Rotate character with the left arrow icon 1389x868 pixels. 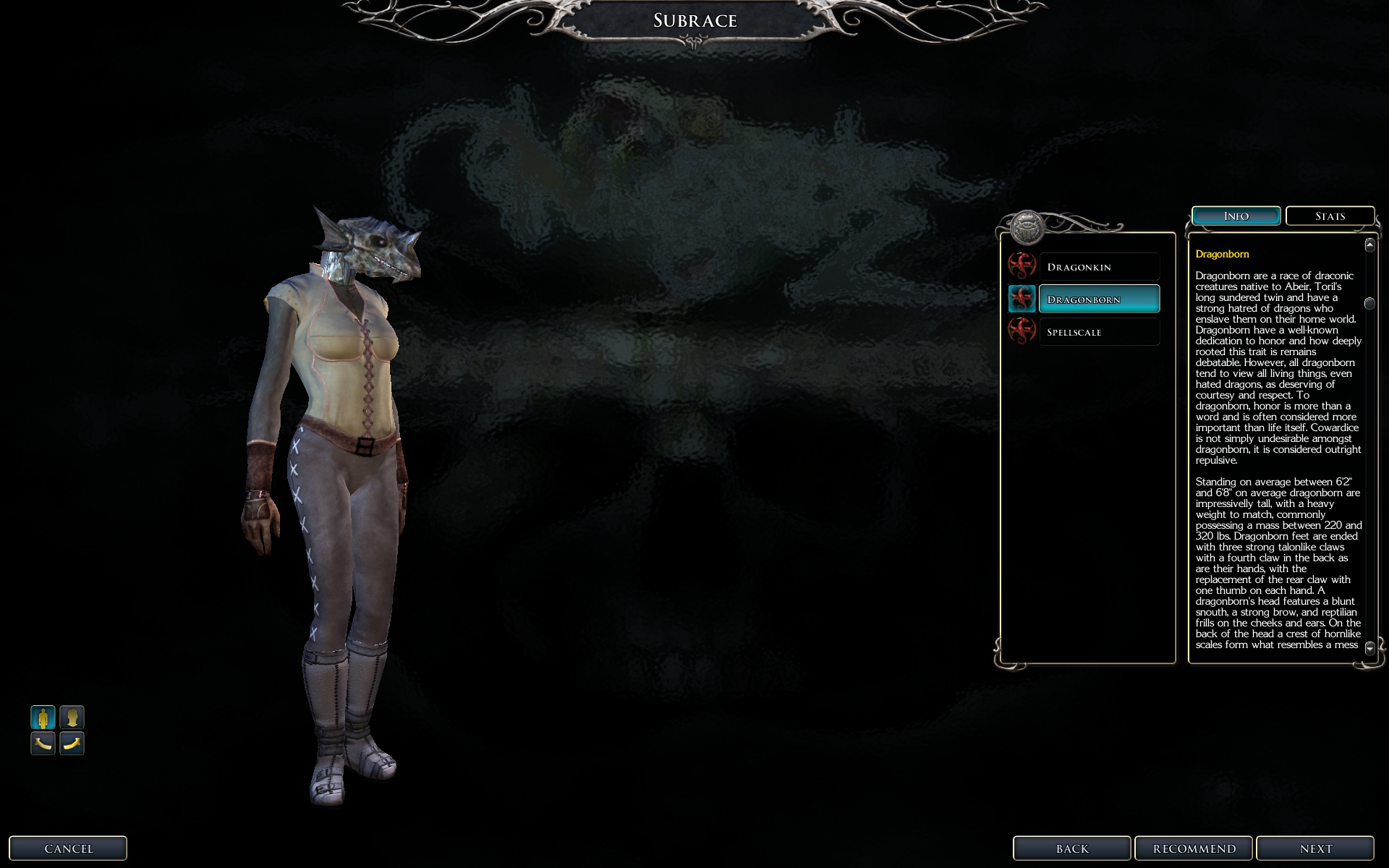click(x=43, y=743)
